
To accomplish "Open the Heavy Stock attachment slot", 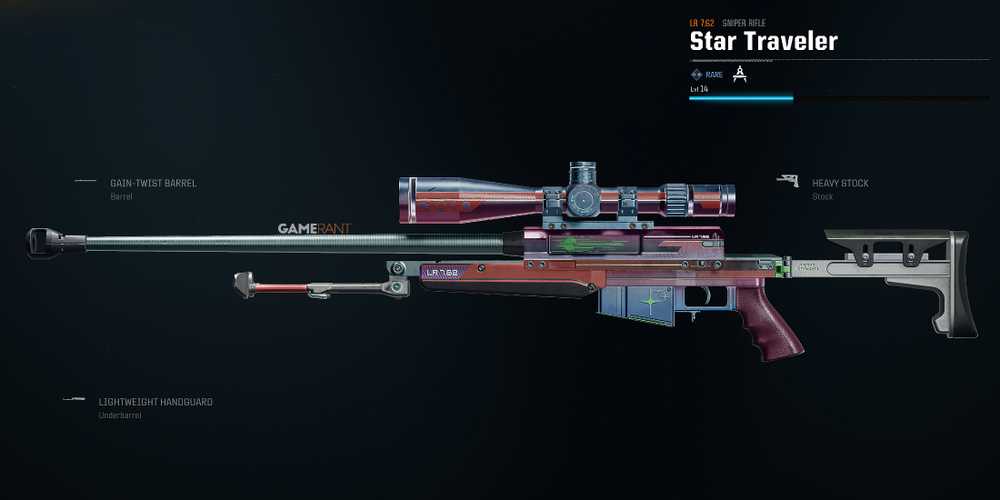I will 840,184.
